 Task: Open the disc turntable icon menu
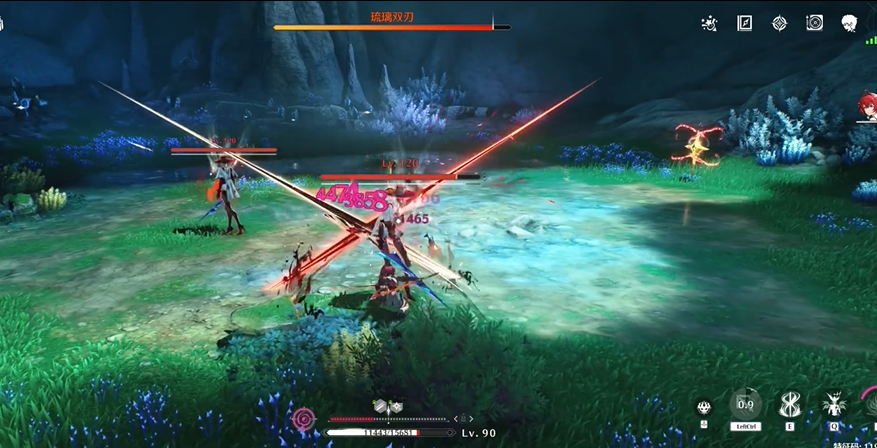tap(814, 23)
